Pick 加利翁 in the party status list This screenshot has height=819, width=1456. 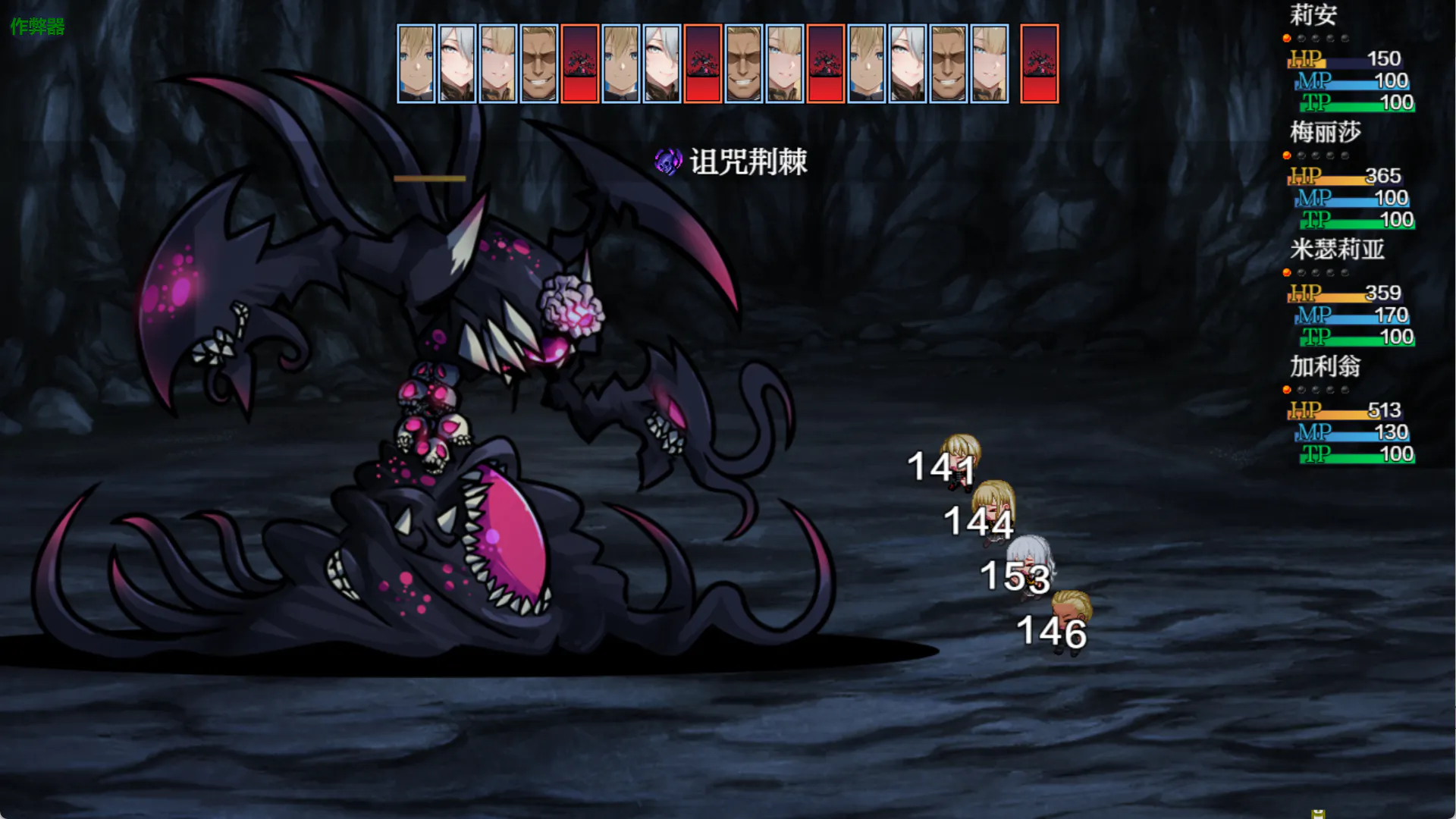(1326, 367)
